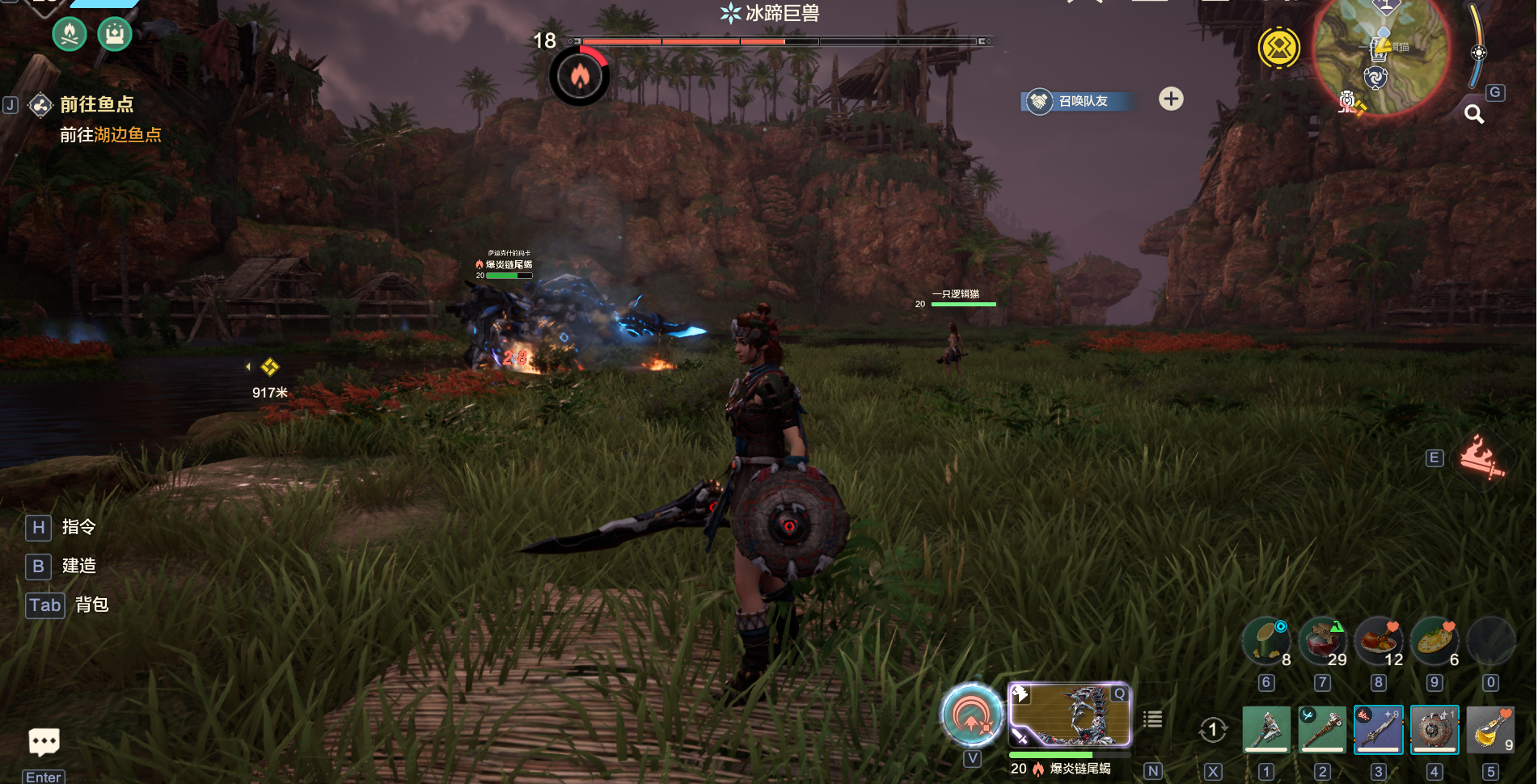
Task: Click the green castle tower status icon
Action: click(x=115, y=34)
